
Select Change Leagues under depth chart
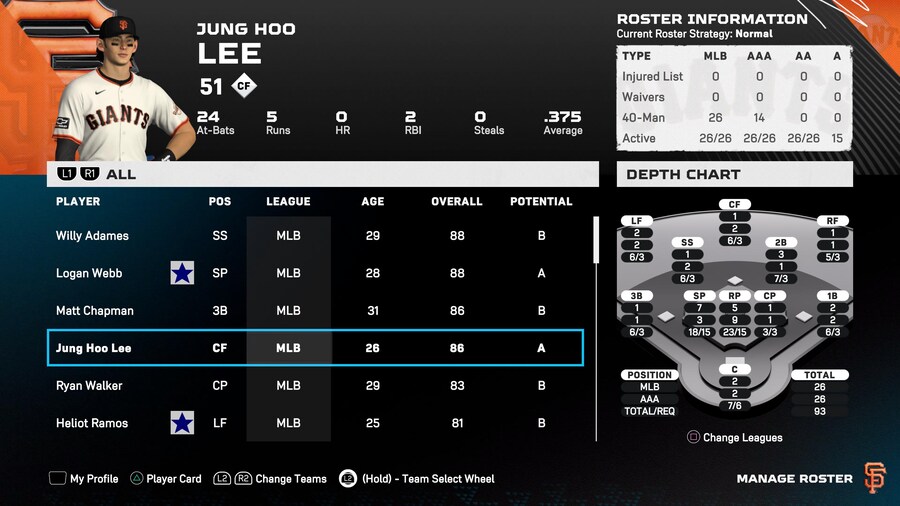point(734,437)
